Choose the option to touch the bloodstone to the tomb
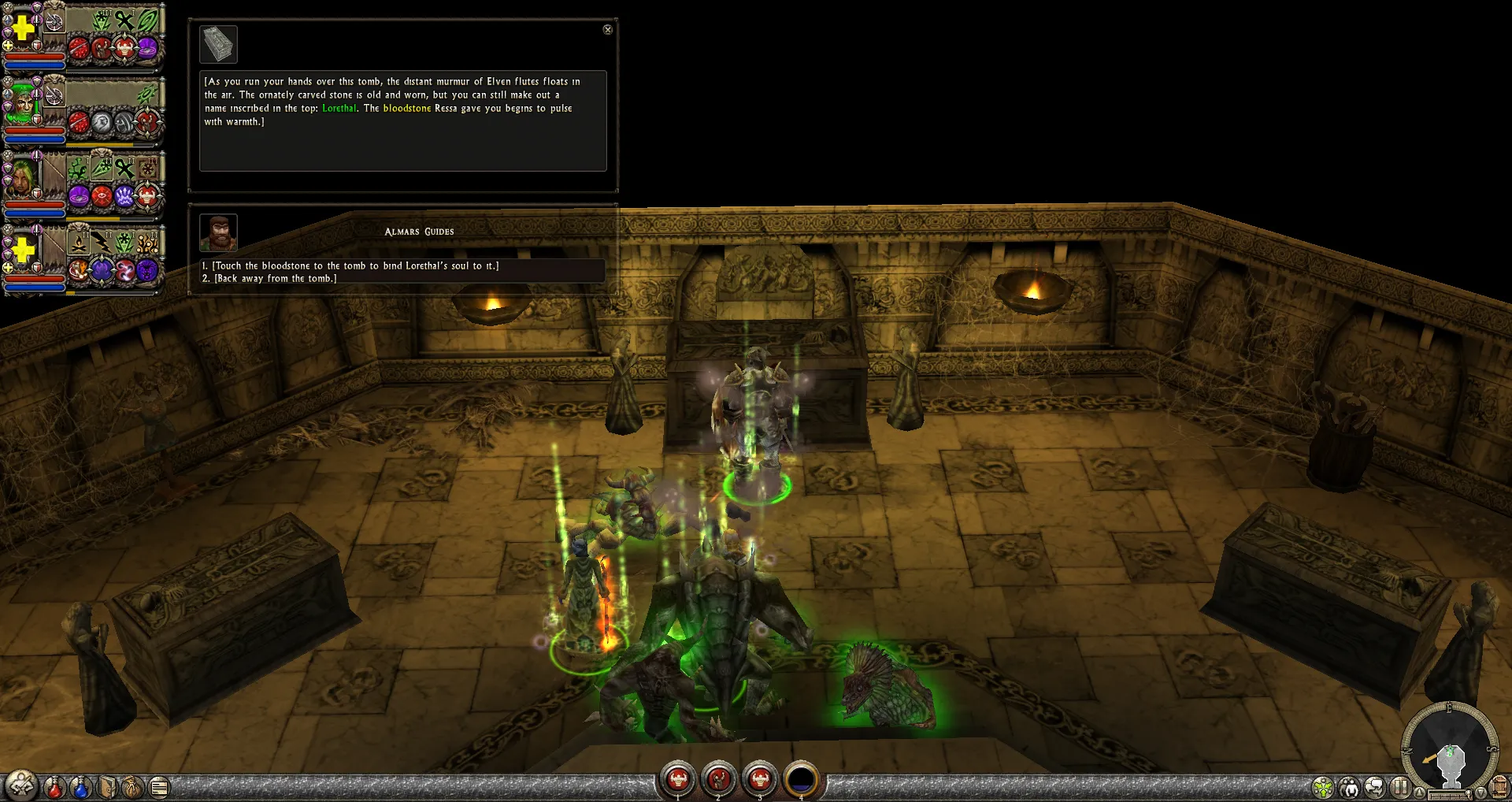This screenshot has height=802, width=1512. tap(355, 266)
